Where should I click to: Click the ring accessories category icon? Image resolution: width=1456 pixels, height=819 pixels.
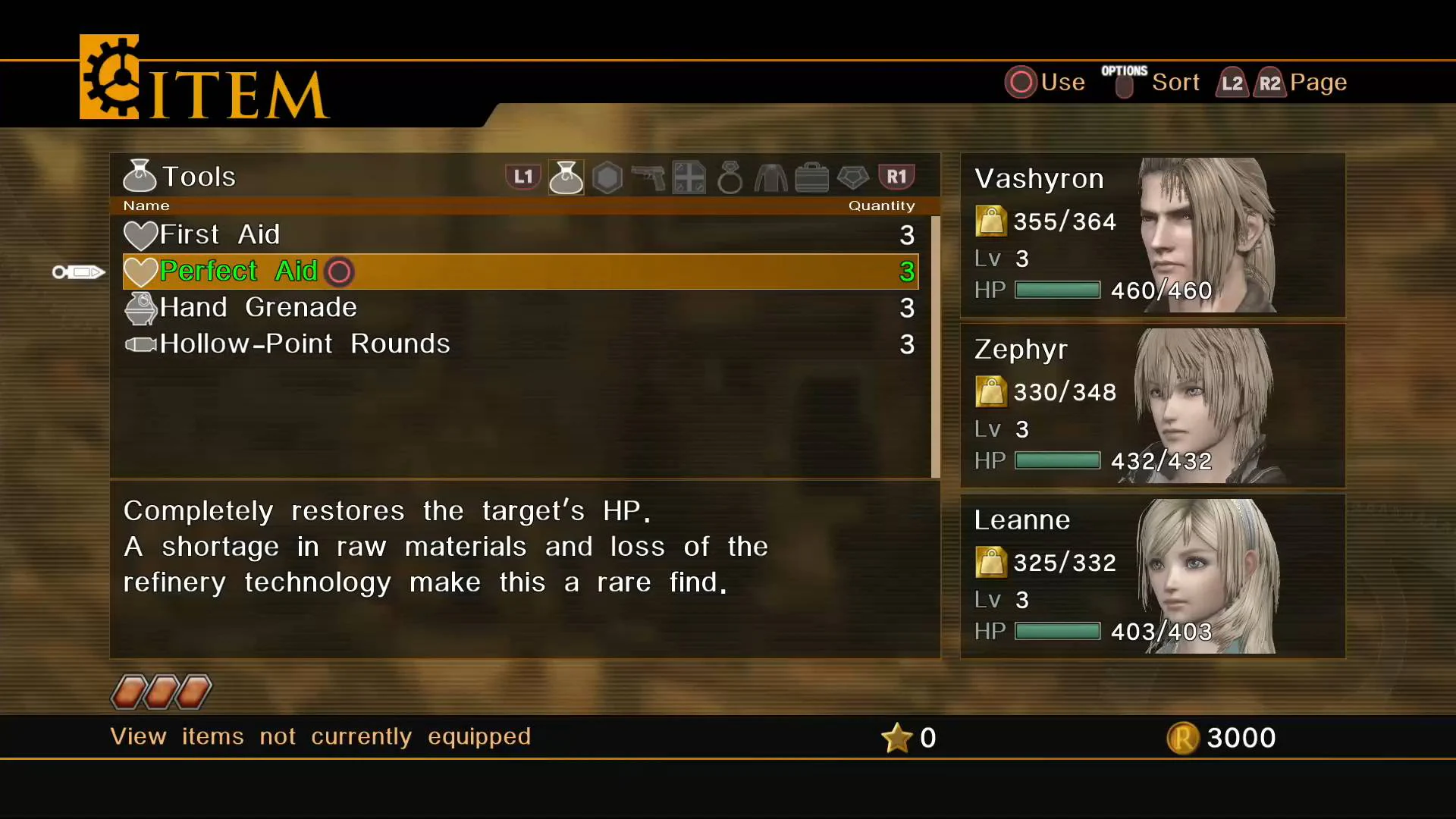pos(729,176)
